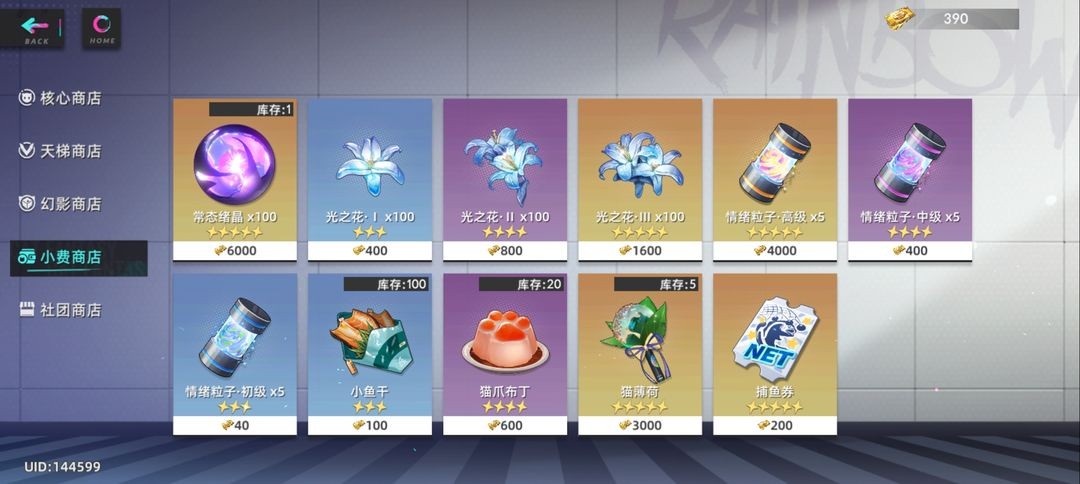This screenshot has width=1080, height=484.
Task: Return to the HOME screen
Action: 101,27
